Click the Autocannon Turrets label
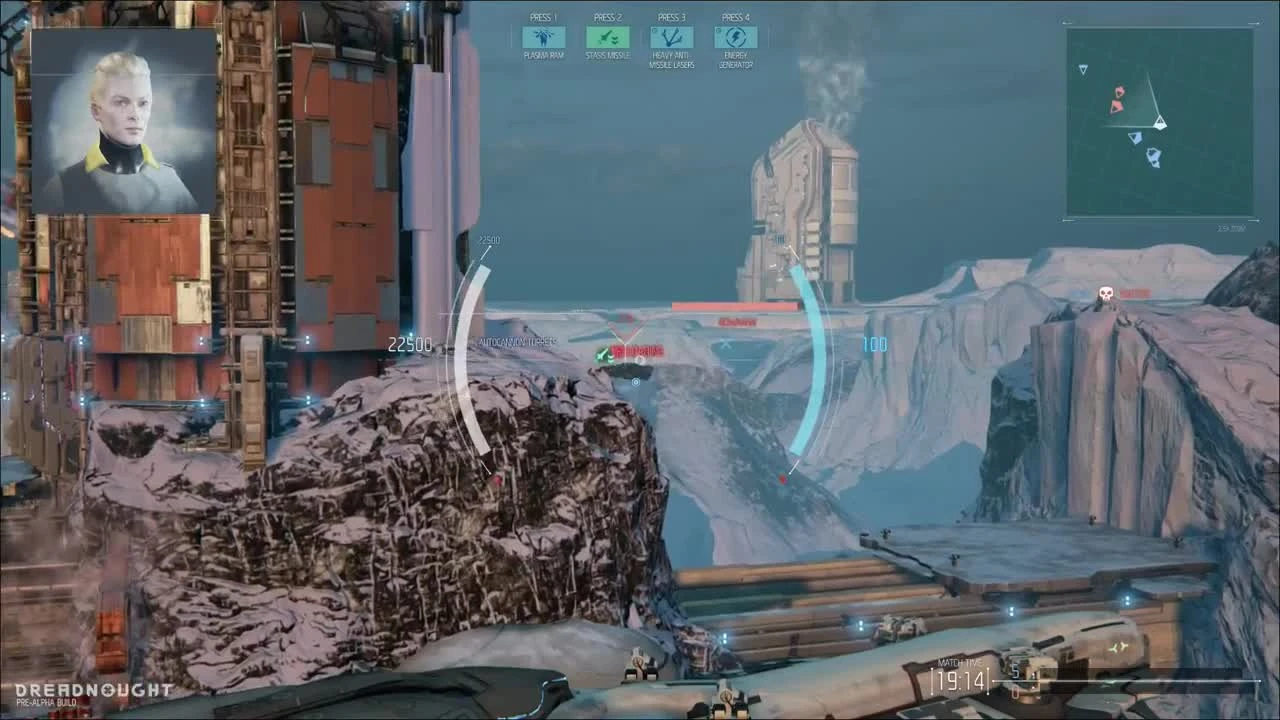Image resolution: width=1280 pixels, height=720 pixels. pyautogui.click(x=519, y=340)
